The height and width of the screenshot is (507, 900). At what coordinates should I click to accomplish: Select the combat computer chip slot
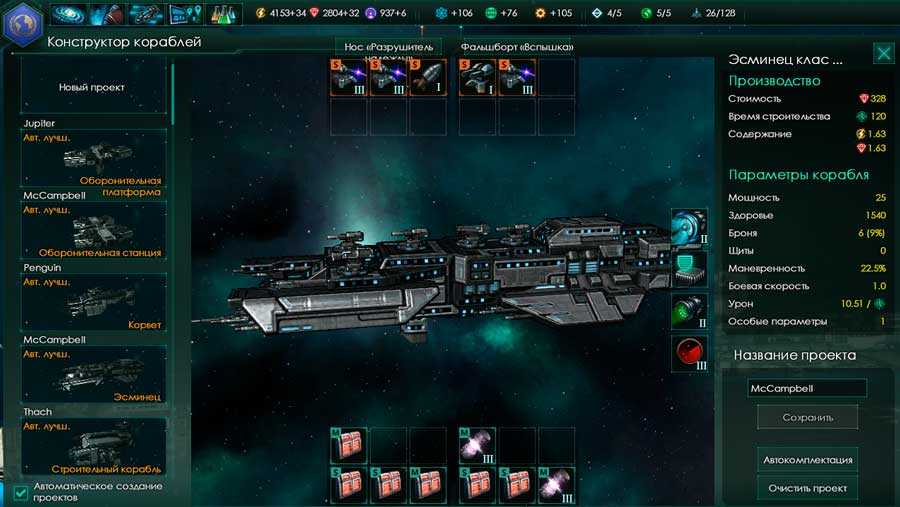(690, 267)
